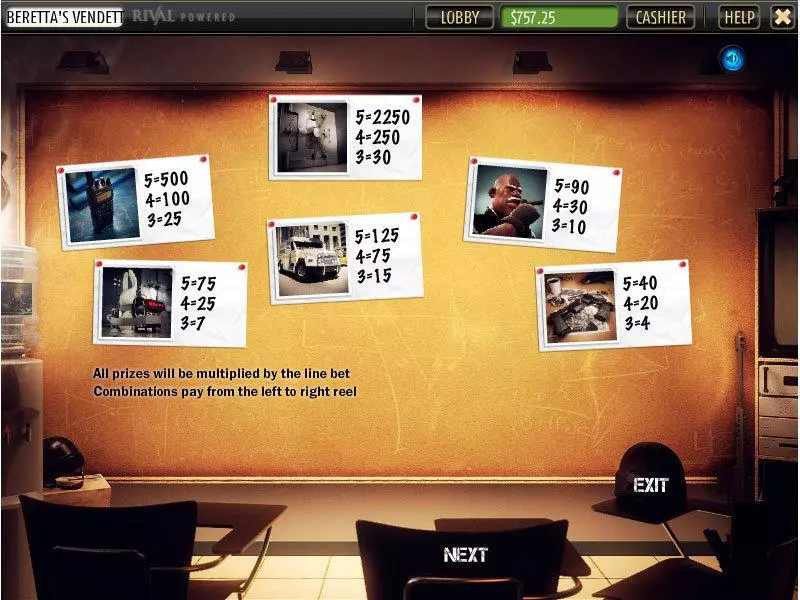Toggle the sound speaker icon

[732, 60]
